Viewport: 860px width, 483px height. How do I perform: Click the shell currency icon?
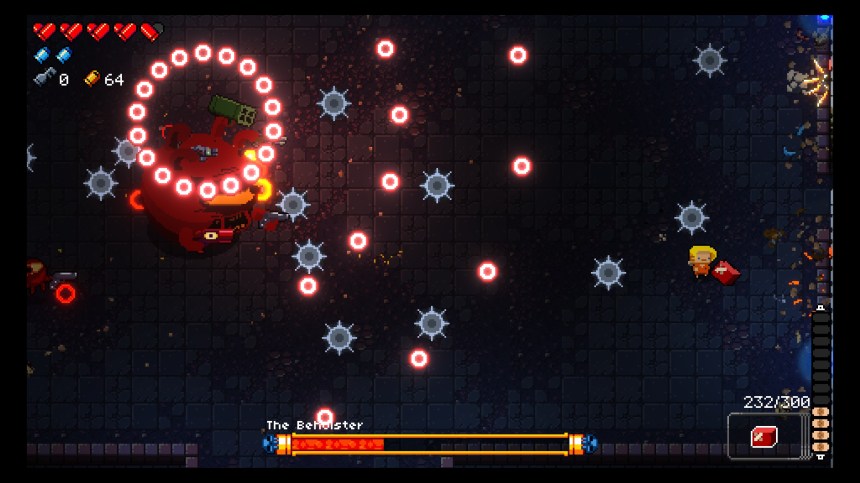(x=92, y=78)
